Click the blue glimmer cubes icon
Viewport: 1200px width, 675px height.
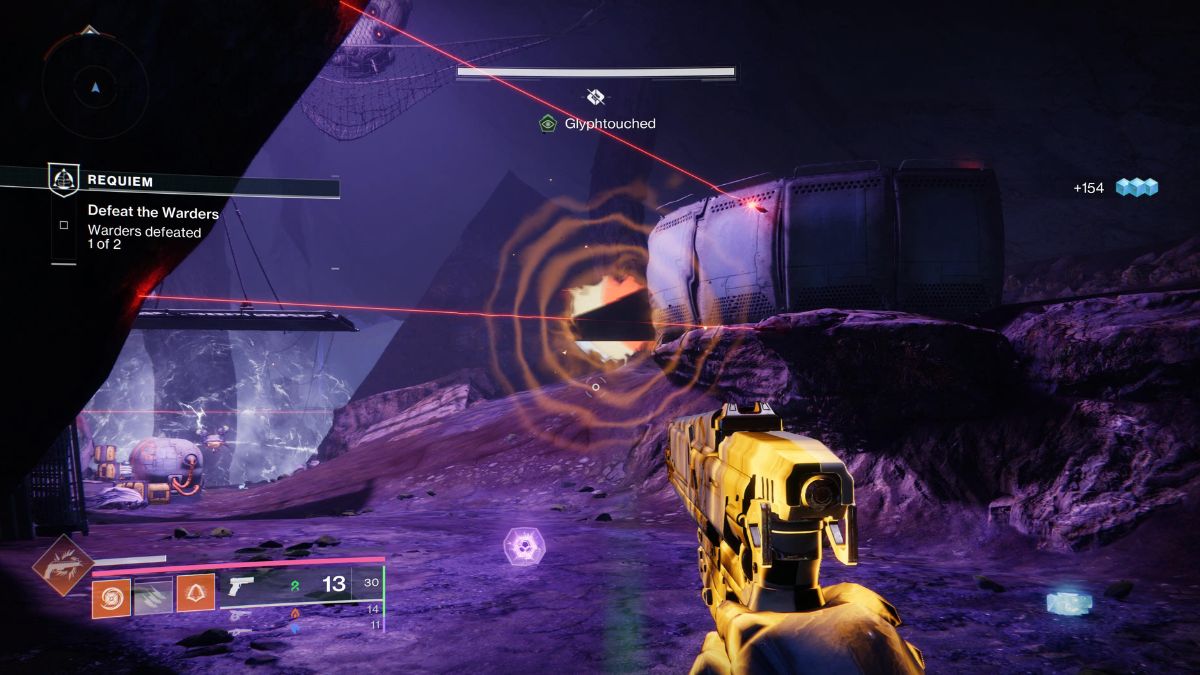click(x=1137, y=188)
